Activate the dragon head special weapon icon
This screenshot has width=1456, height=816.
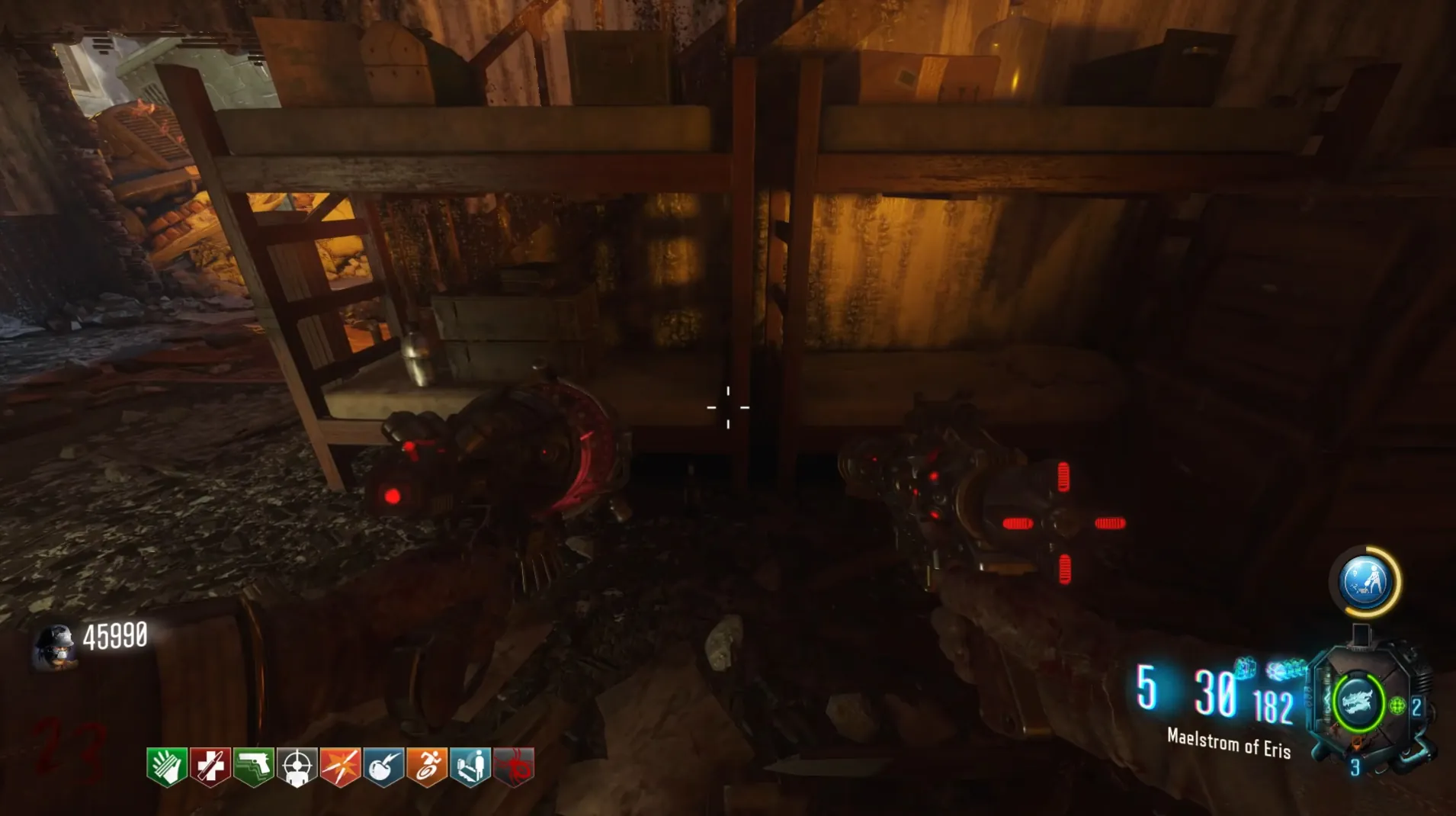click(x=1358, y=702)
